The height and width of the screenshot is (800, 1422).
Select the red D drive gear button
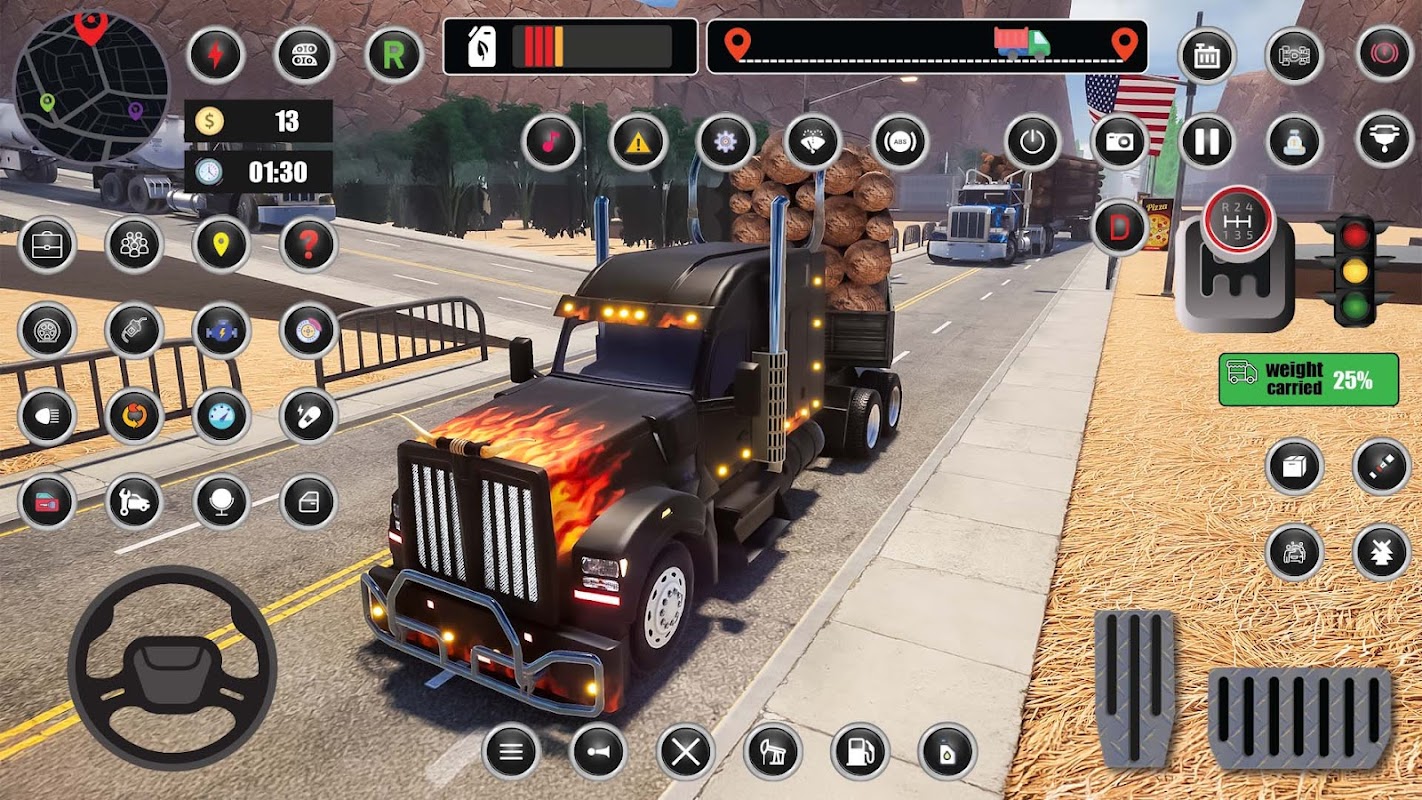(x=1120, y=228)
